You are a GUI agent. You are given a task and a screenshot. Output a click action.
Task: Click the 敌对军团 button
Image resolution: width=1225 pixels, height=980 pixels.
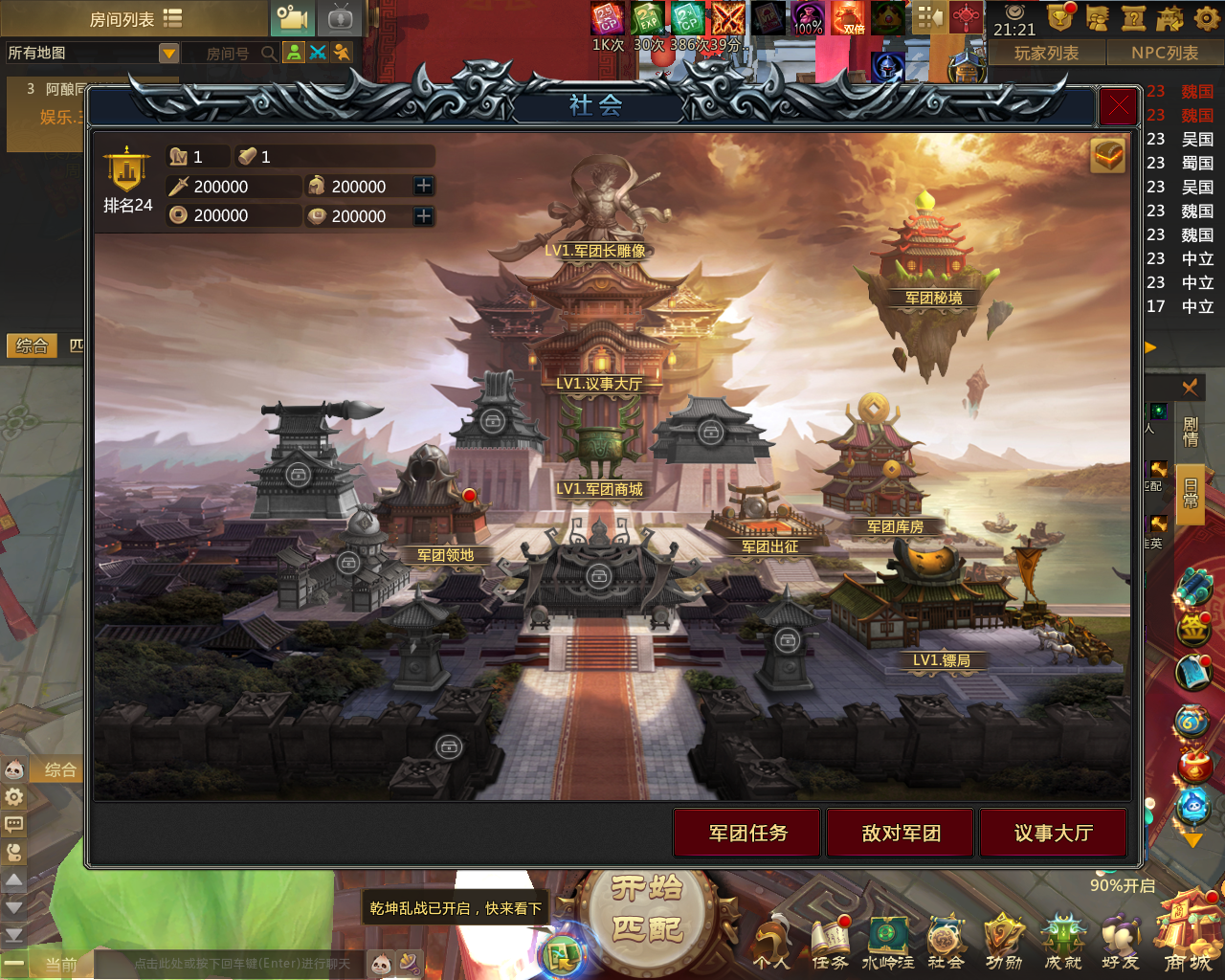pyautogui.click(x=901, y=833)
